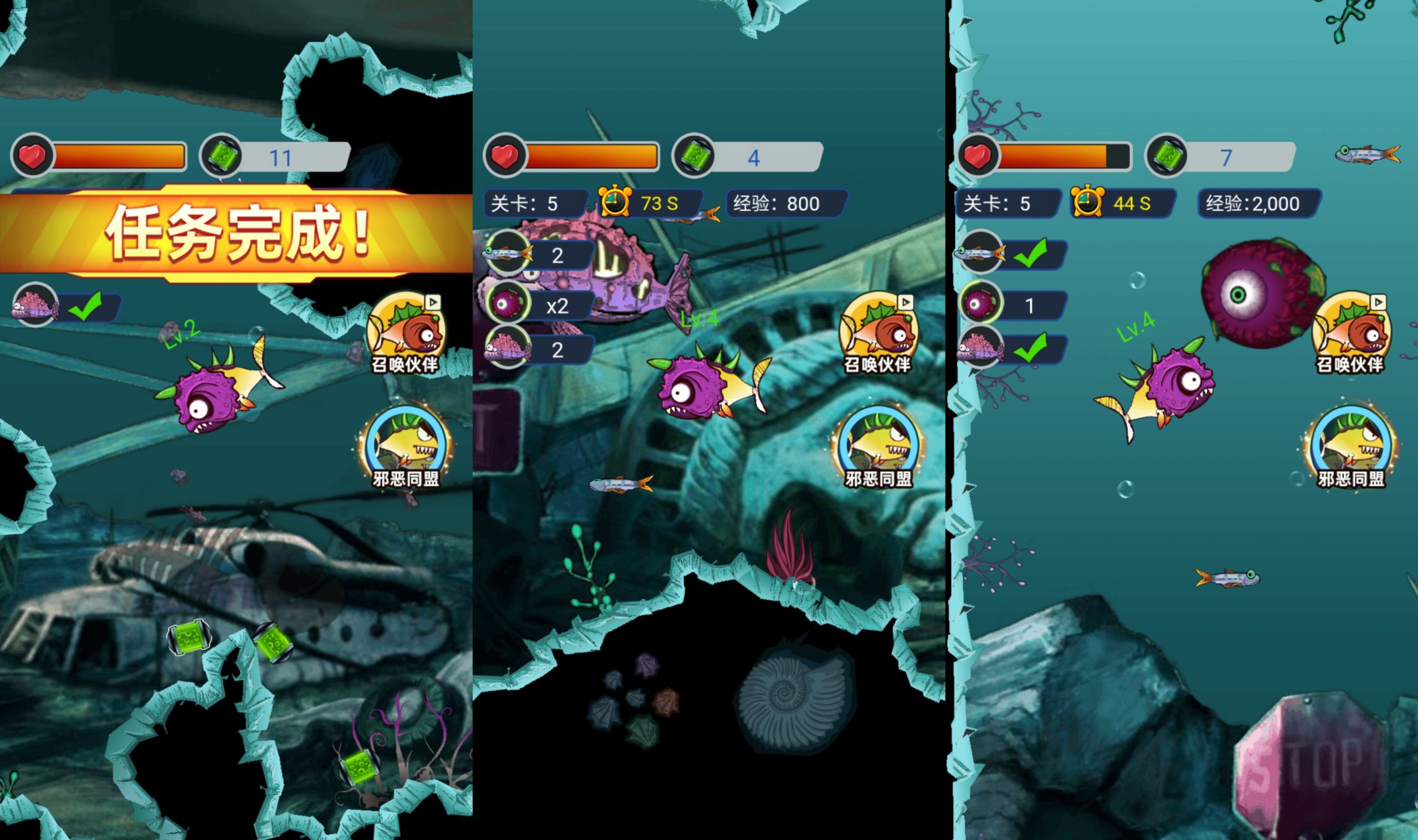This screenshot has height=840, width=1418.
Task: Activate 邪恶同盟 in the 44 S screen
Action: pos(1350,447)
